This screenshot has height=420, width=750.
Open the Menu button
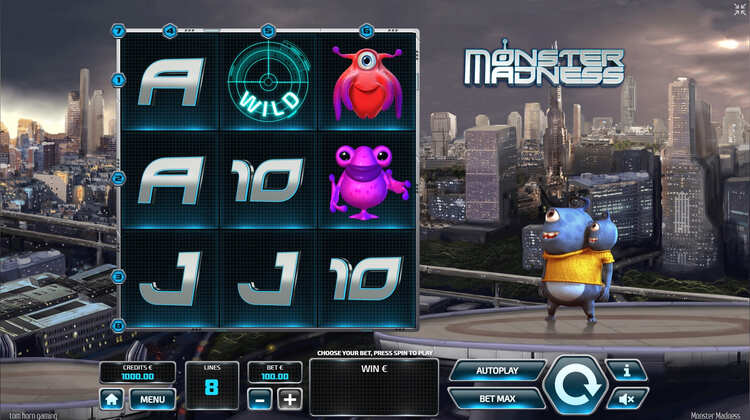pyautogui.click(x=151, y=399)
